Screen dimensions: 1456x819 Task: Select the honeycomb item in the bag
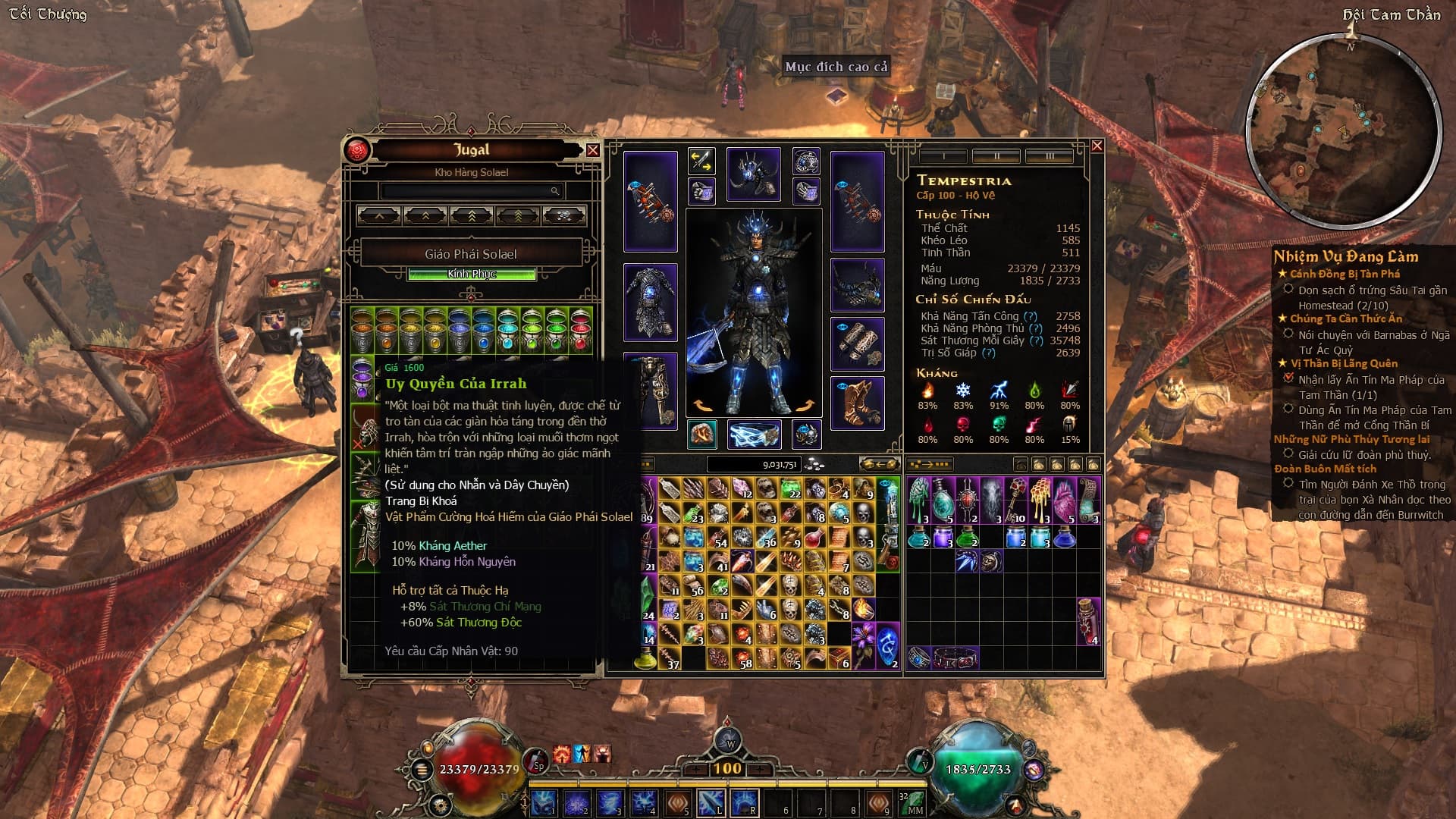point(1040,499)
